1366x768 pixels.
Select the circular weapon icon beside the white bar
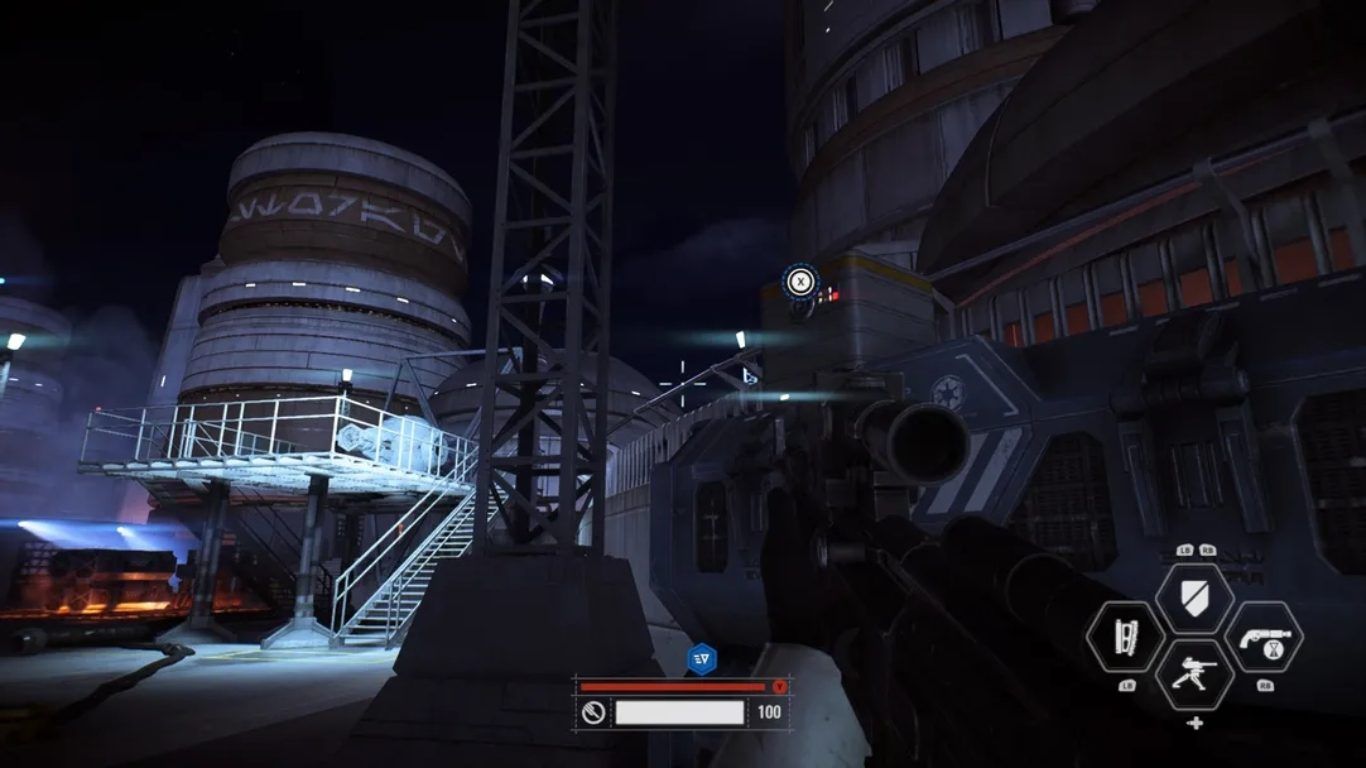point(593,712)
